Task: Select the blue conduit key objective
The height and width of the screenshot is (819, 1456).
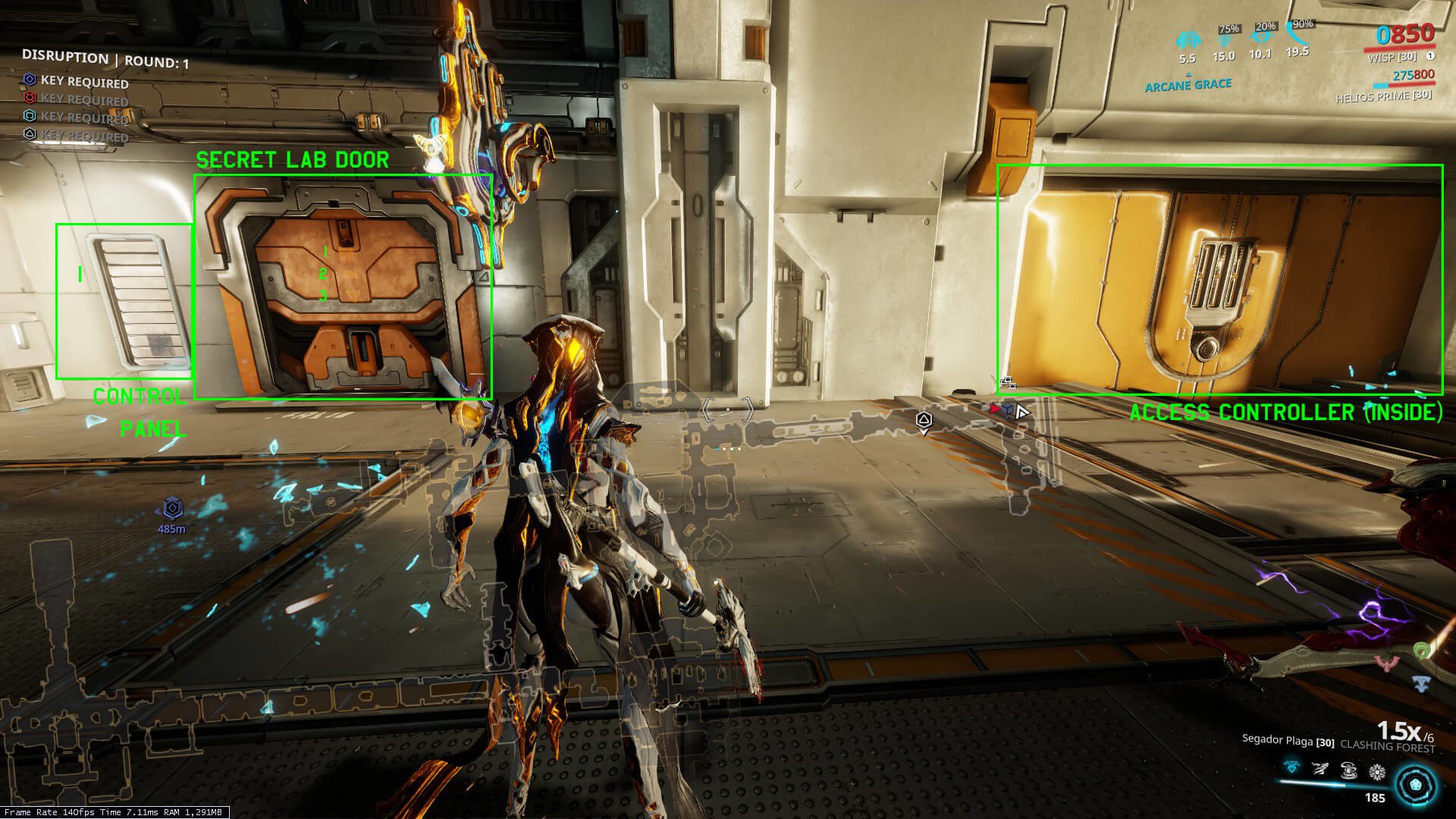Action: pyautogui.click(x=30, y=80)
